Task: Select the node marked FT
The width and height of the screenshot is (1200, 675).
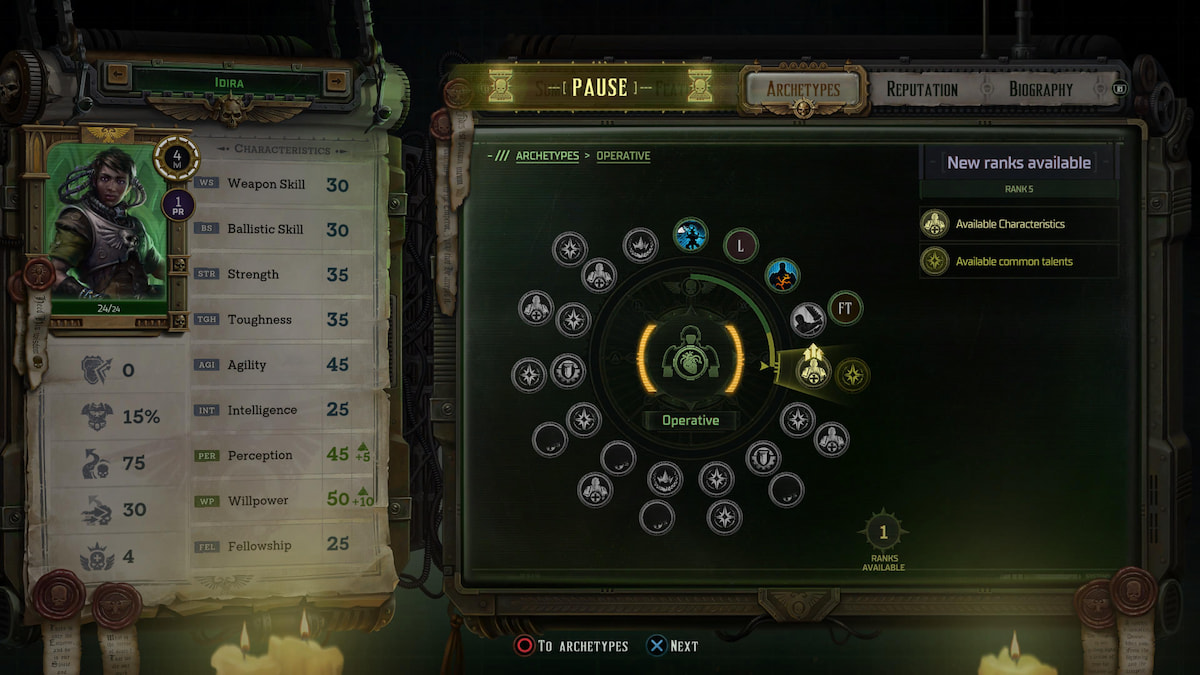Action: coord(845,309)
